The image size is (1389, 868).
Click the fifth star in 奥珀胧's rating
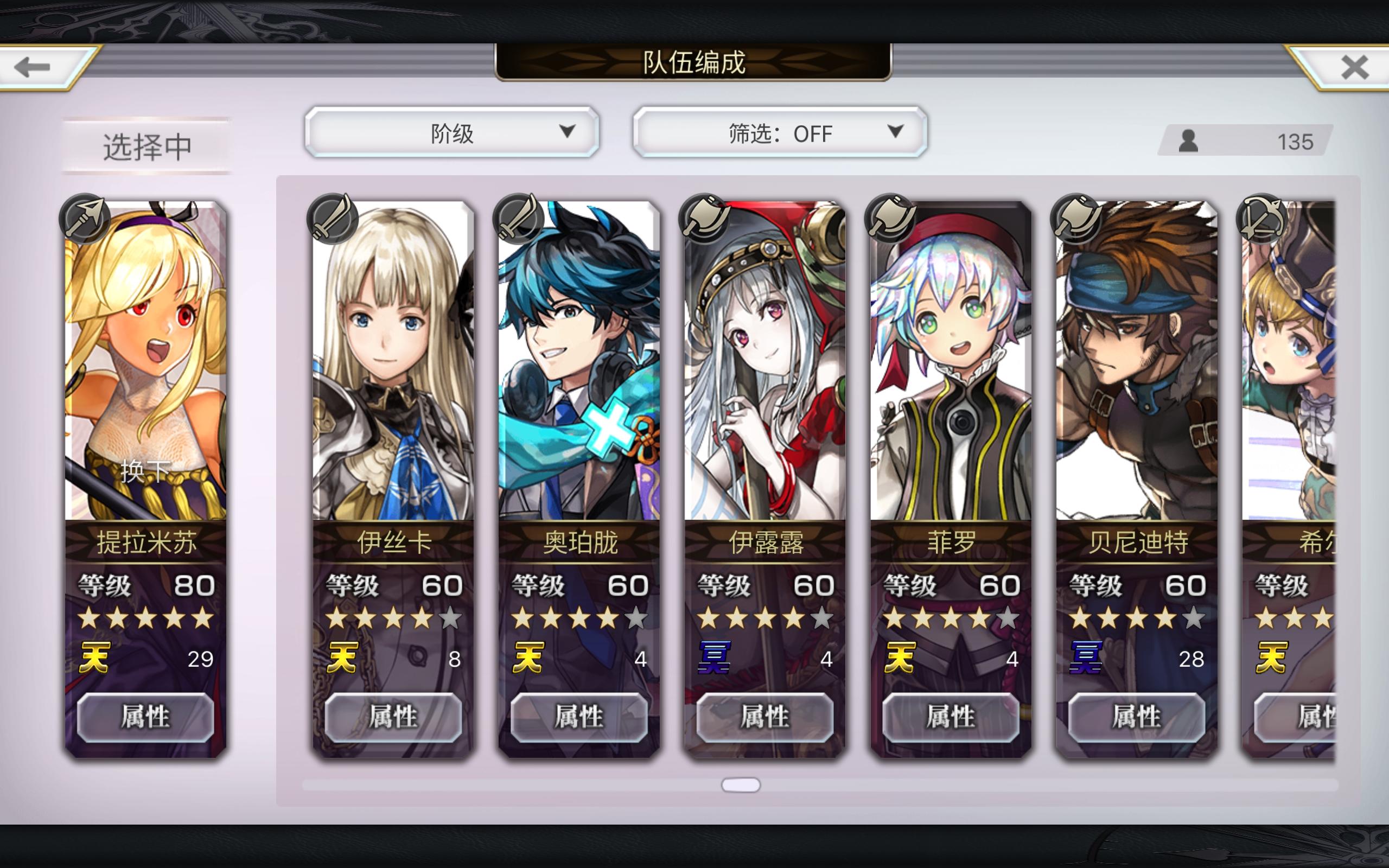click(x=637, y=619)
